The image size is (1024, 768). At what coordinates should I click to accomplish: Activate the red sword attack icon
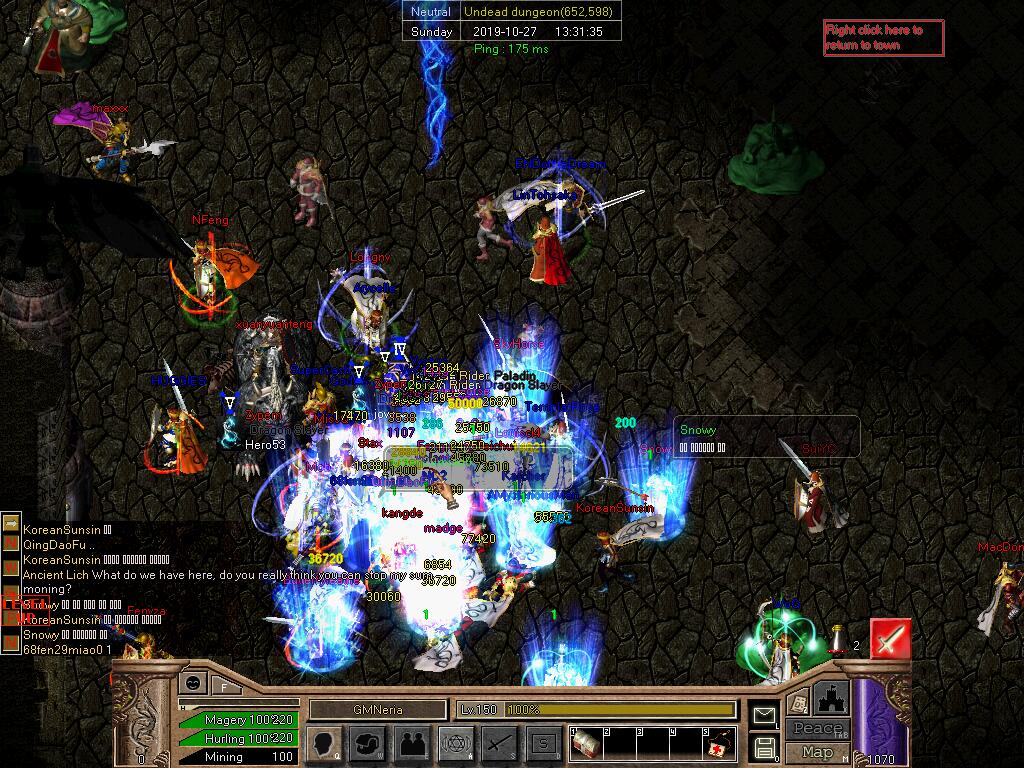(890, 639)
